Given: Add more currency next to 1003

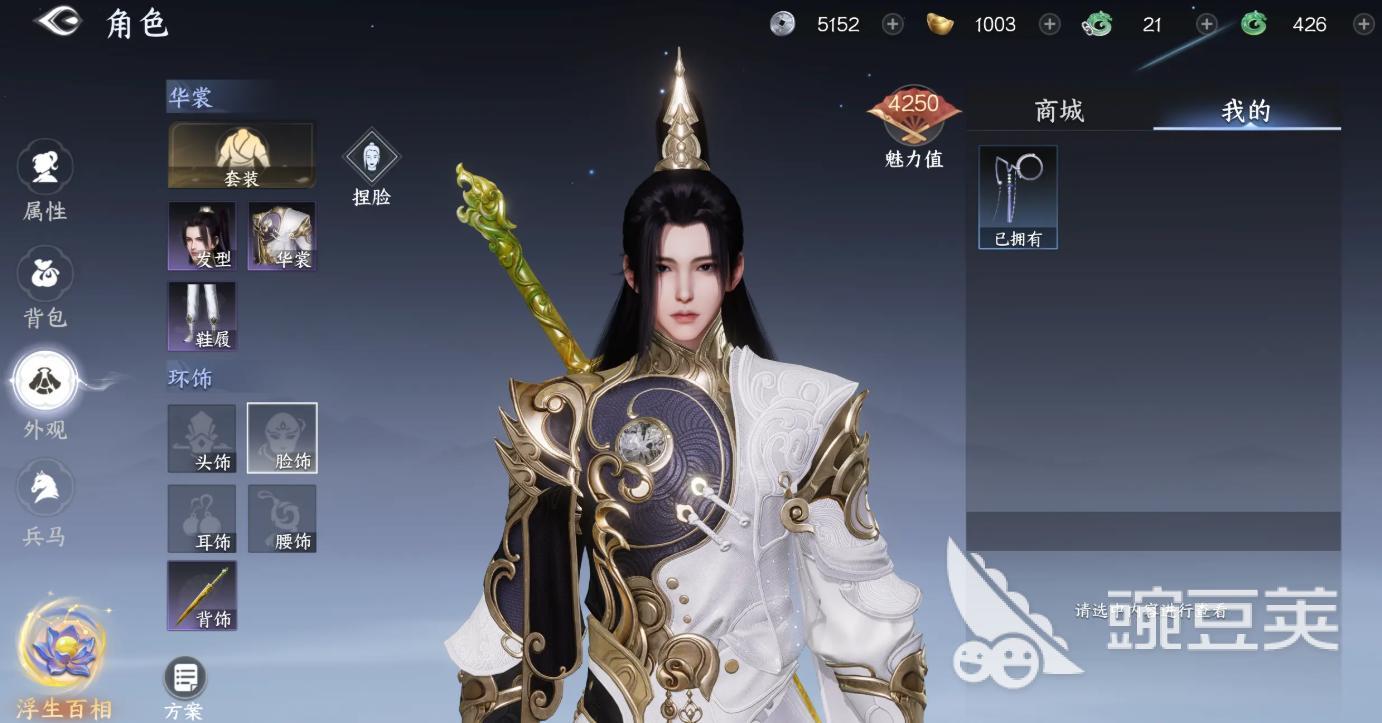Looking at the screenshot, I should click(x=1049, y=24).
